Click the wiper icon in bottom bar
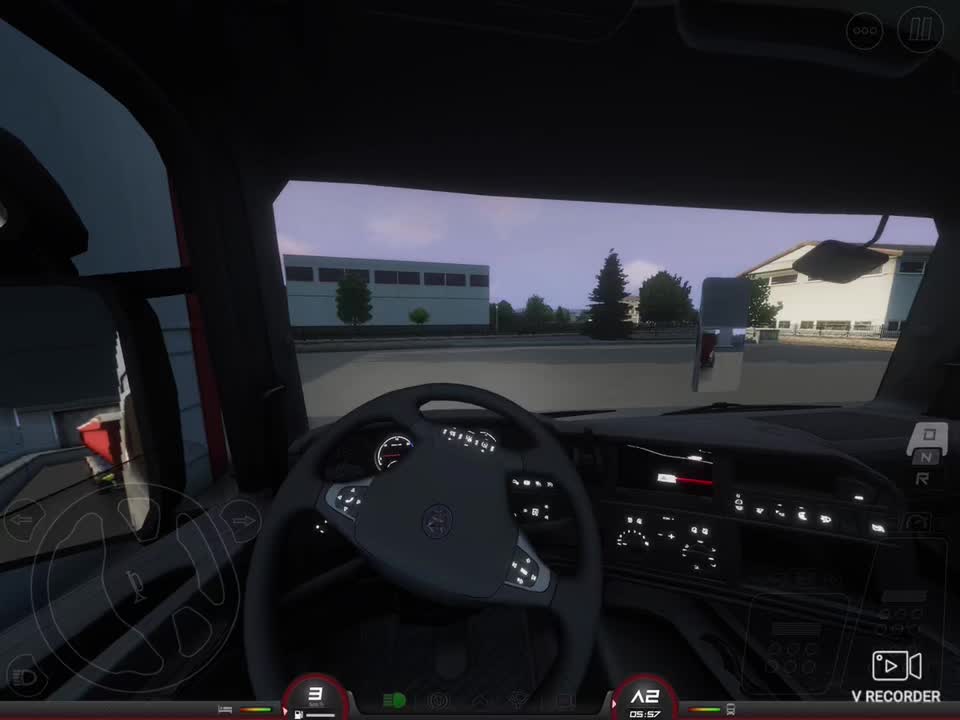The image size is (960, 720). point(517,701)
